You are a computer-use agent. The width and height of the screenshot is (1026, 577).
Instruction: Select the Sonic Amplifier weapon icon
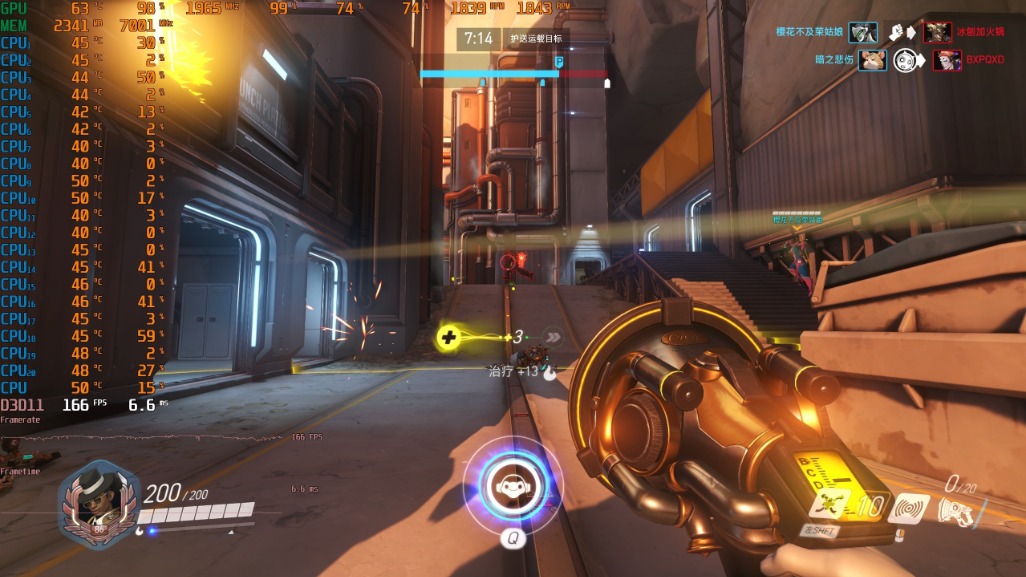tap(957, 511)
